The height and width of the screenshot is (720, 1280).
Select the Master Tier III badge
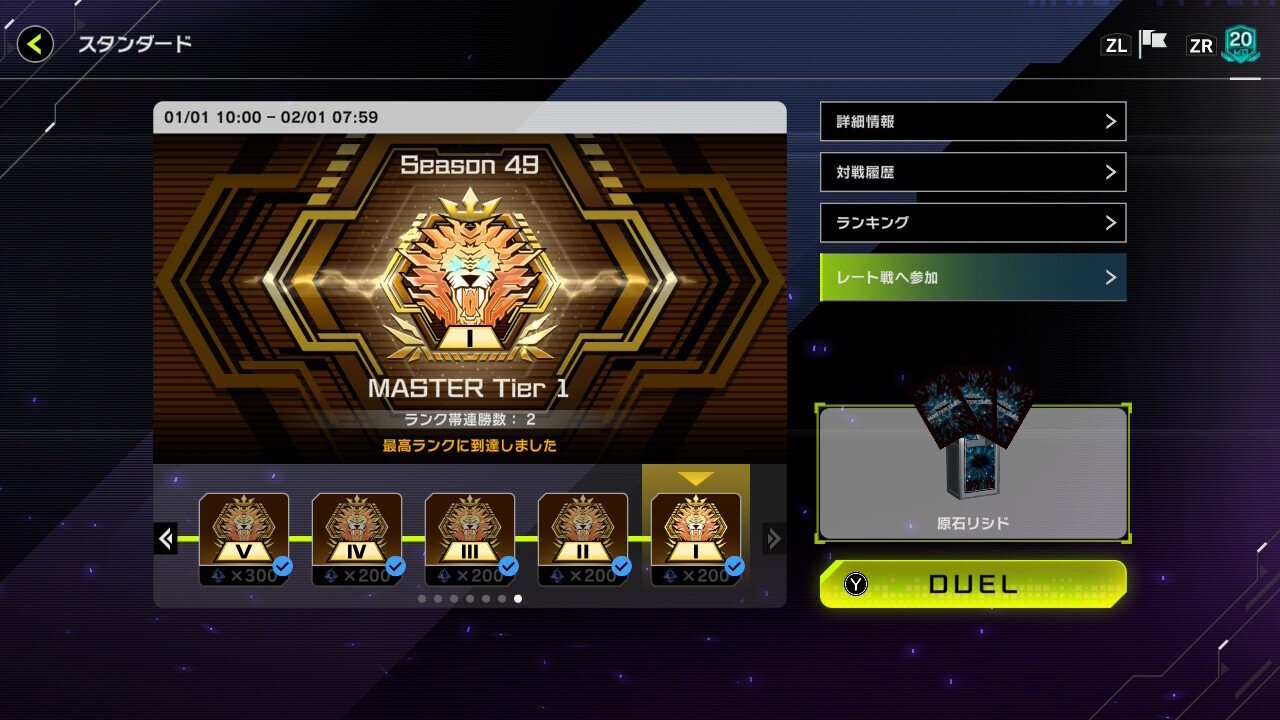tap(470, 528)
